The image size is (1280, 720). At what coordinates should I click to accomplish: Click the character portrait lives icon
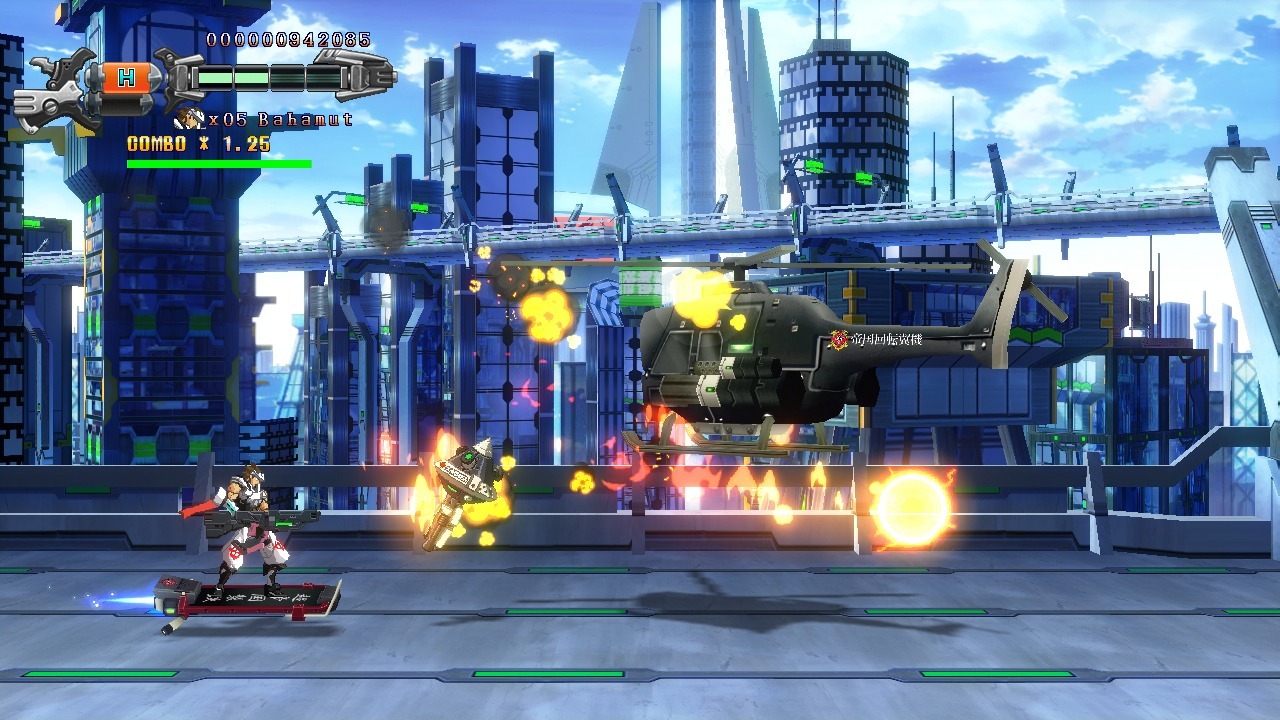point(189,119)
